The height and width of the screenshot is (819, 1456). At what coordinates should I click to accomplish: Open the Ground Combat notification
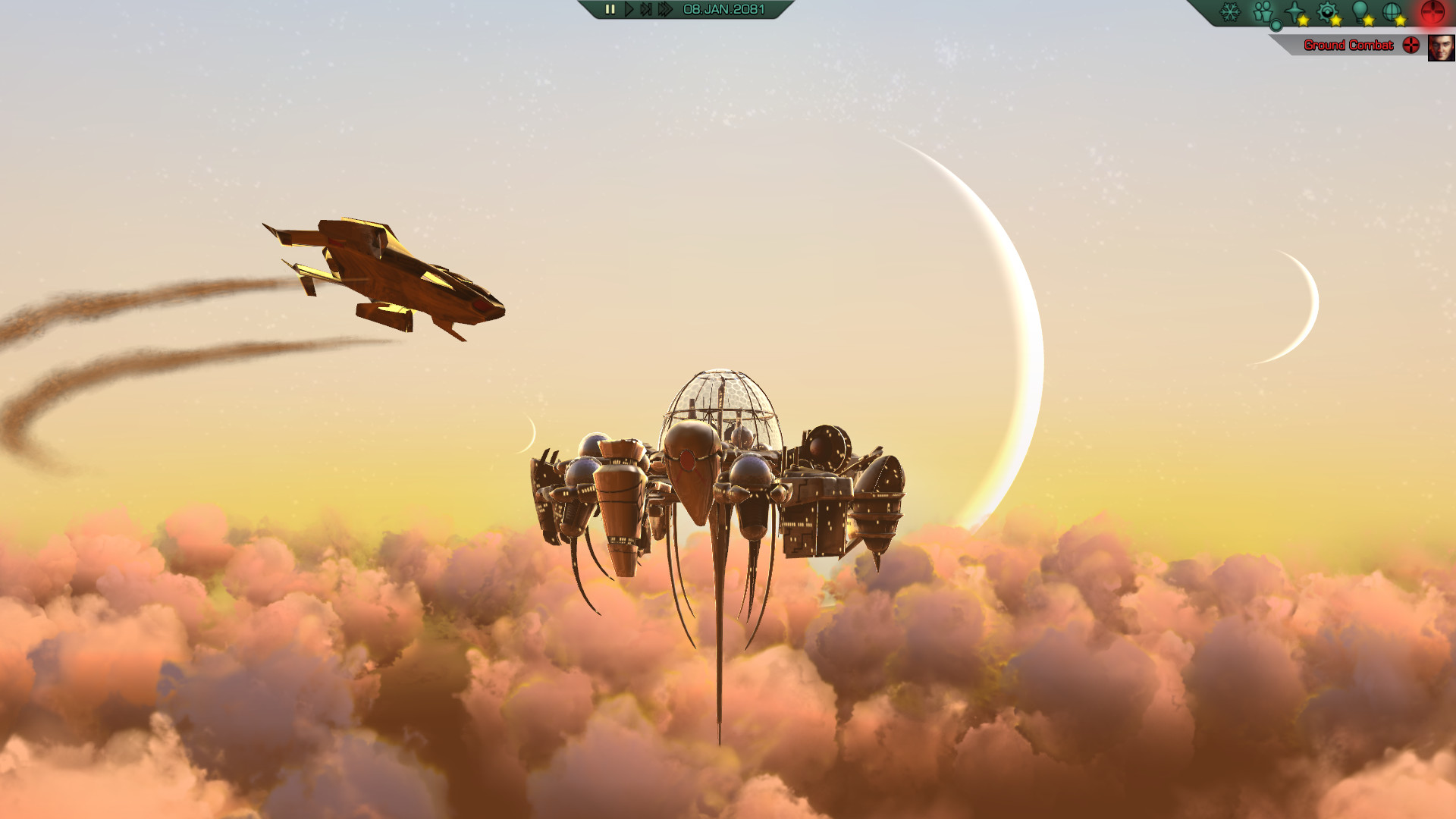click(1348, 45)
